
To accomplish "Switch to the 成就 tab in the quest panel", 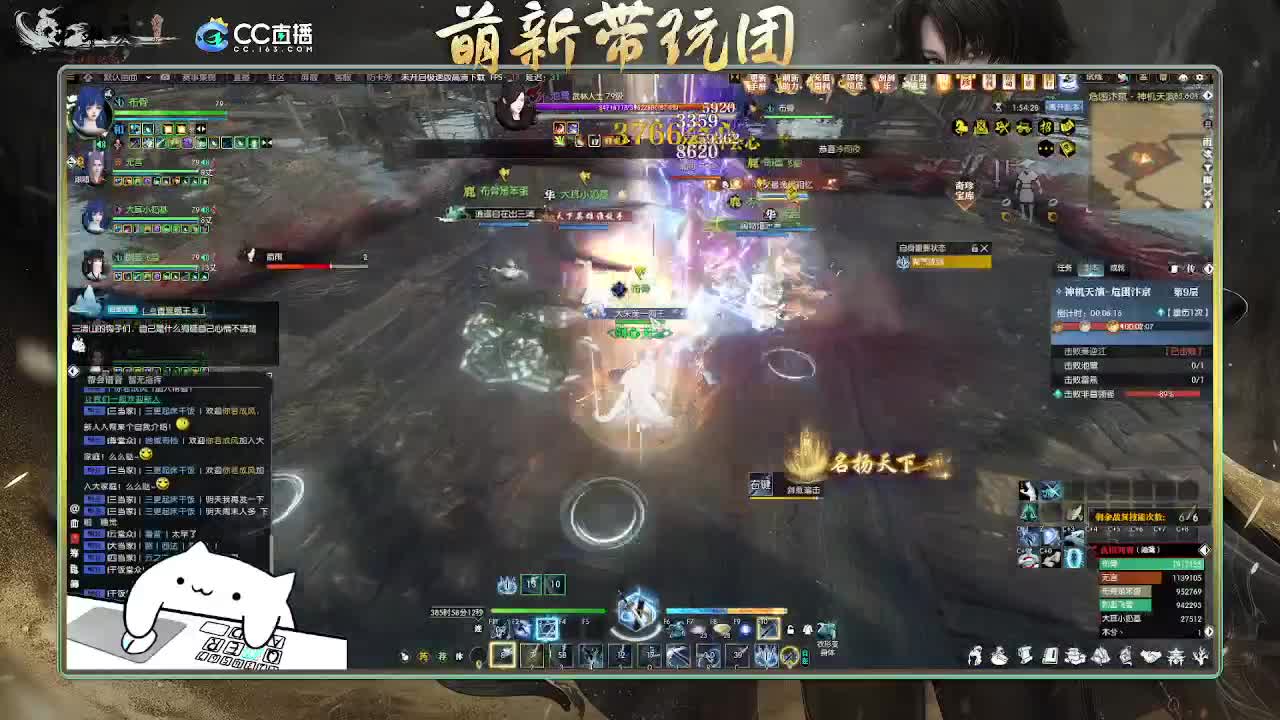I will coord(1119,267).
